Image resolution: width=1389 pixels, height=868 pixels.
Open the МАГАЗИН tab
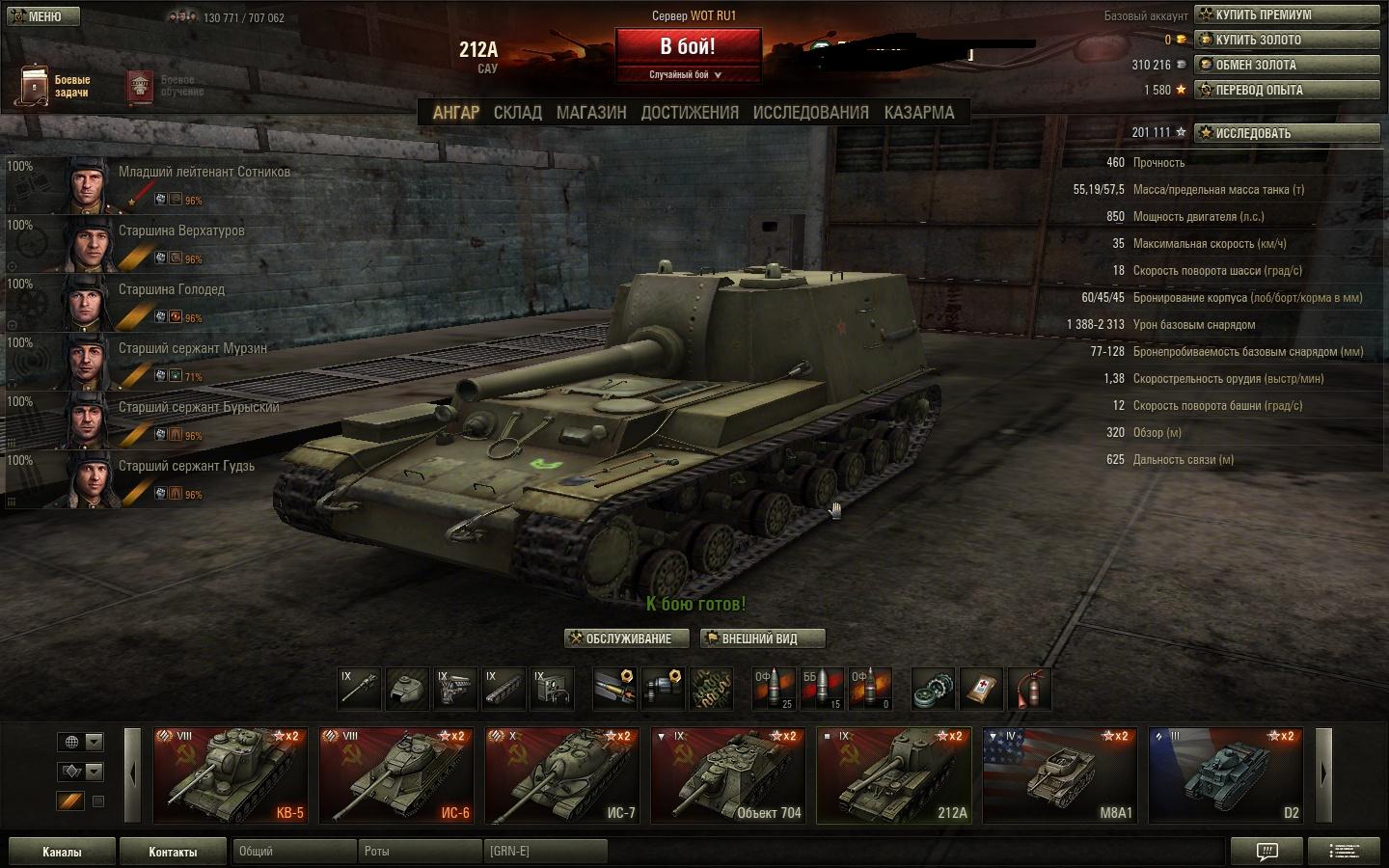pyautogui.click(x=591, y=113)
